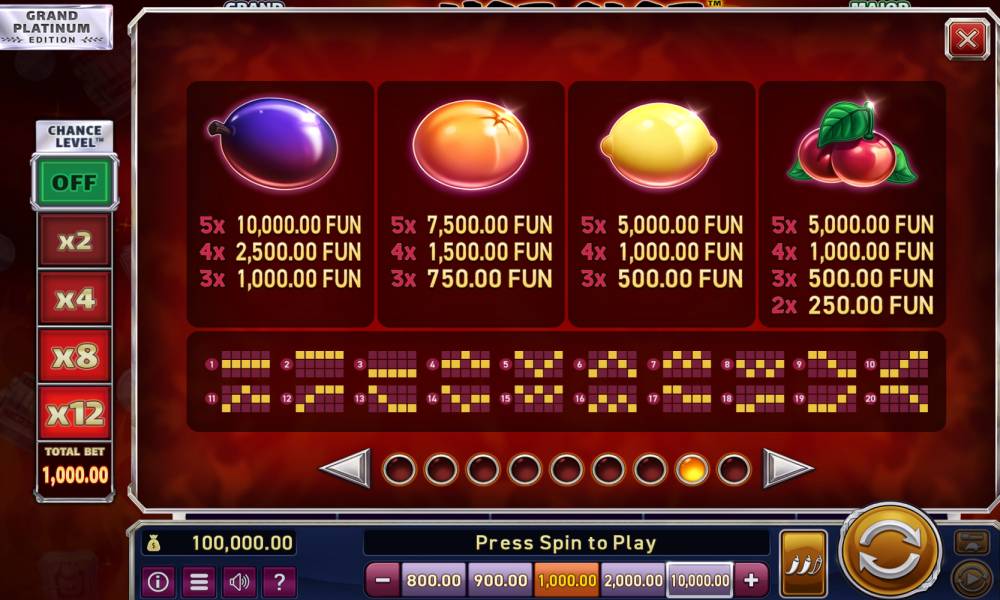The height and width of the screenshot is (600, 1000).
Task: Choose the 900.00 bet amount
Action: [x=500, y=580]
